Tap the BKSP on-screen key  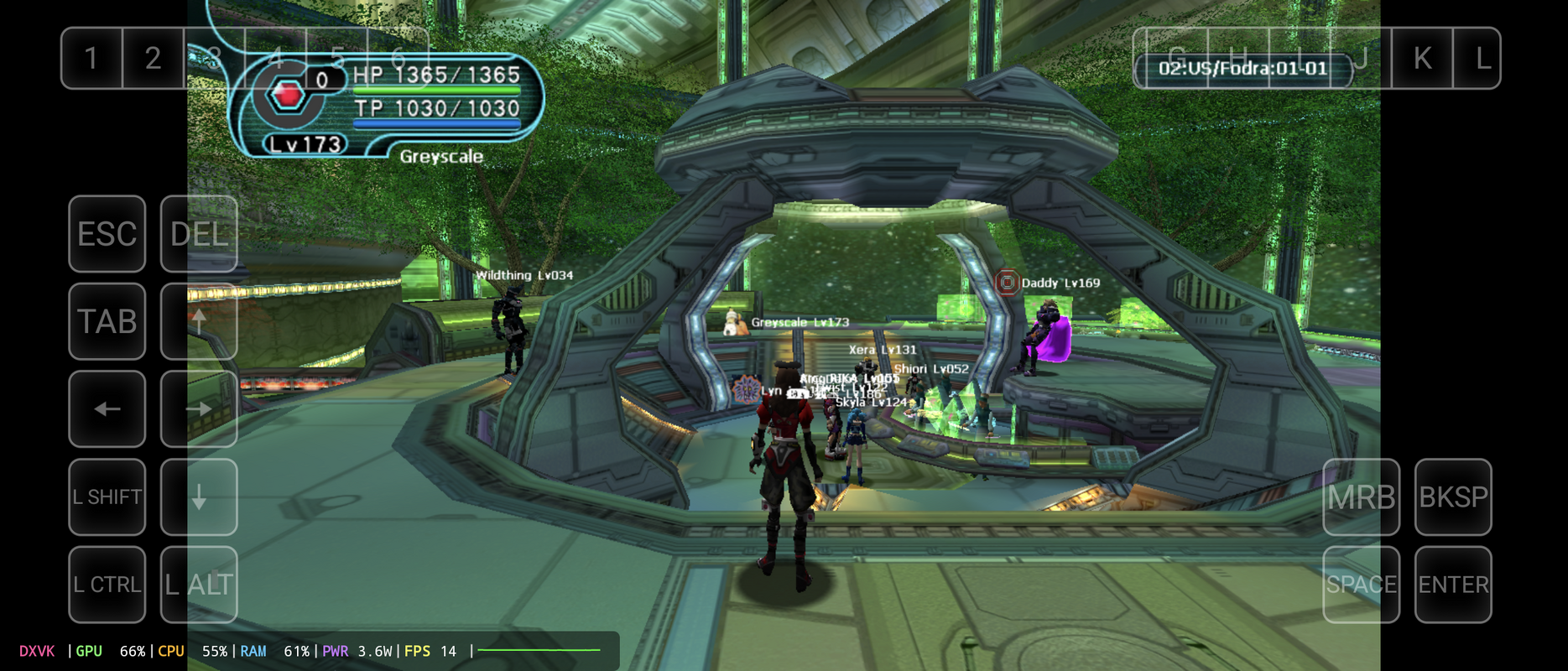coord(1453,497)
